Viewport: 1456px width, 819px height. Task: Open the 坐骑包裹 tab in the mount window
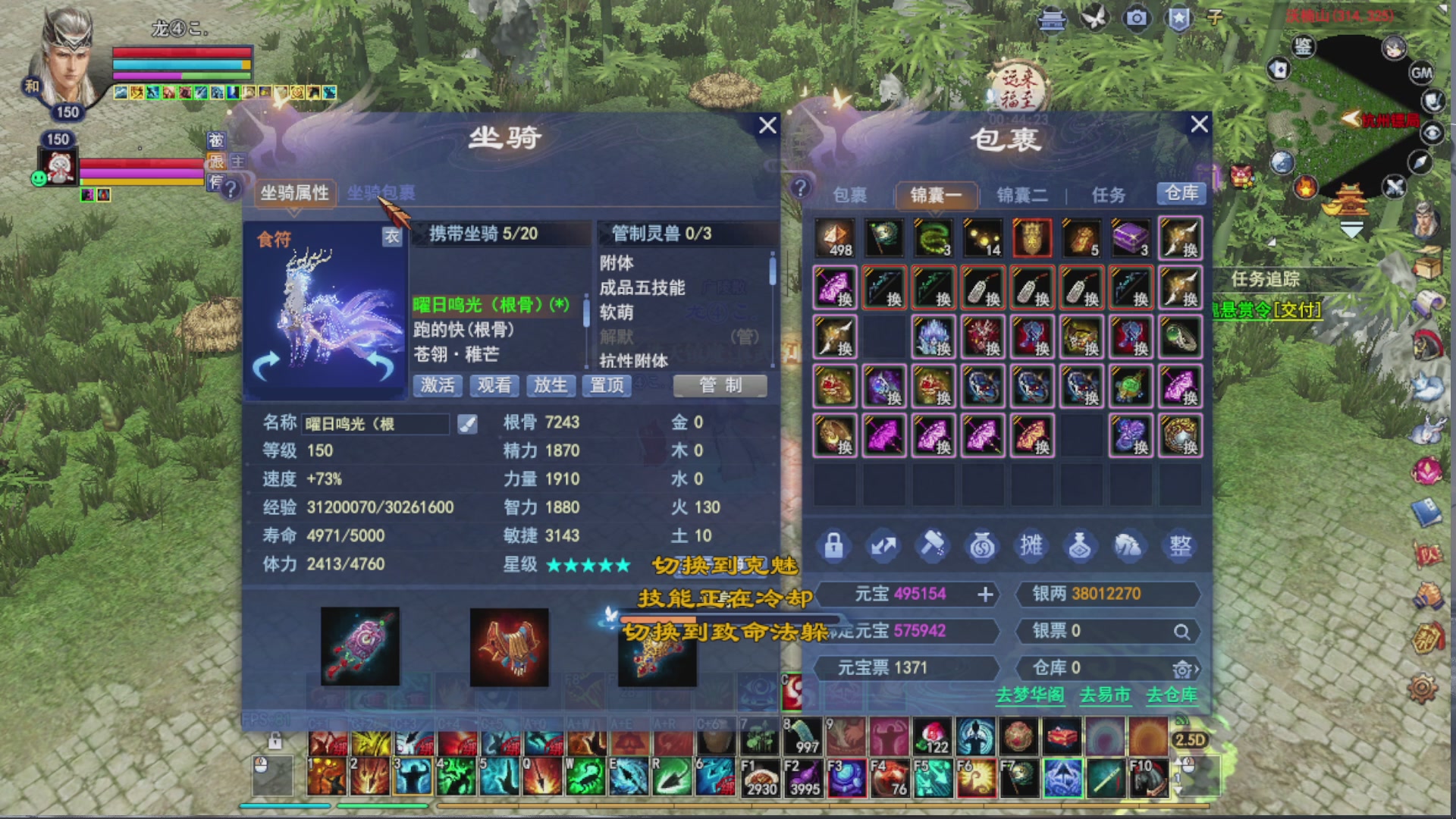382,192
